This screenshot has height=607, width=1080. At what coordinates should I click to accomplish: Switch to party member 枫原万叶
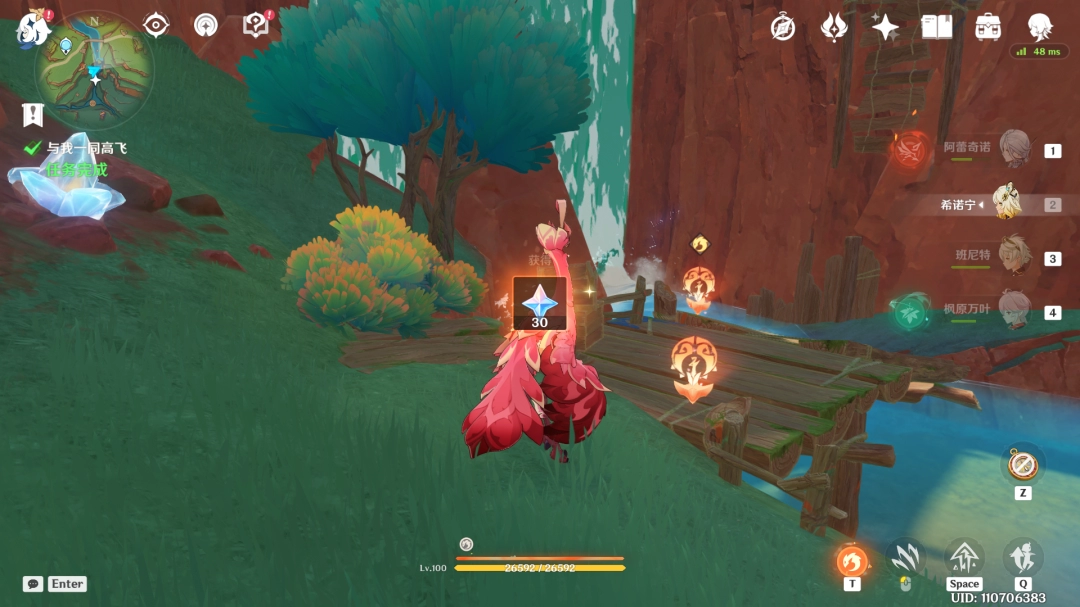[1015, 309]
